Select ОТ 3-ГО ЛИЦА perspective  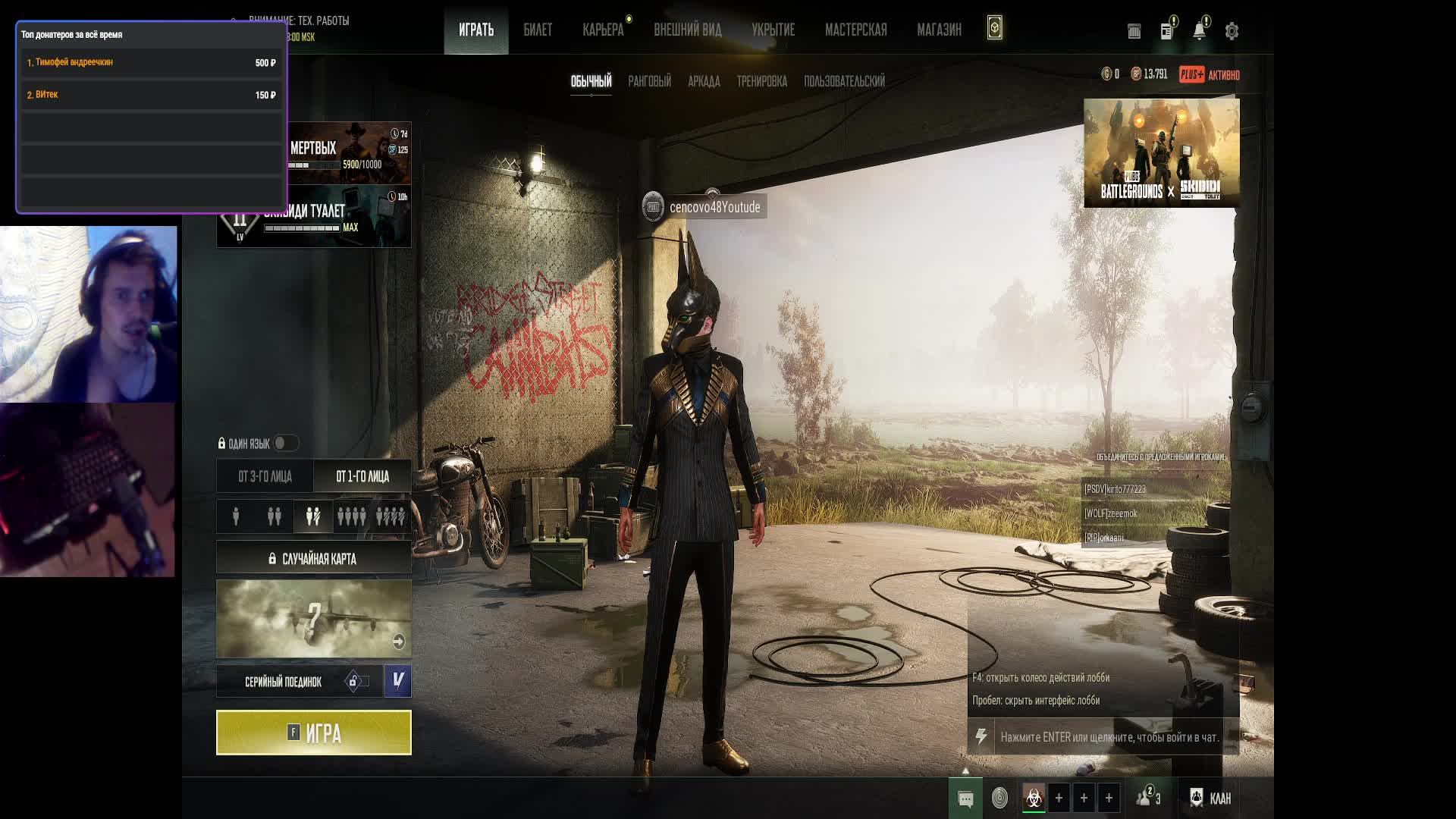click(x=265, y=476)
